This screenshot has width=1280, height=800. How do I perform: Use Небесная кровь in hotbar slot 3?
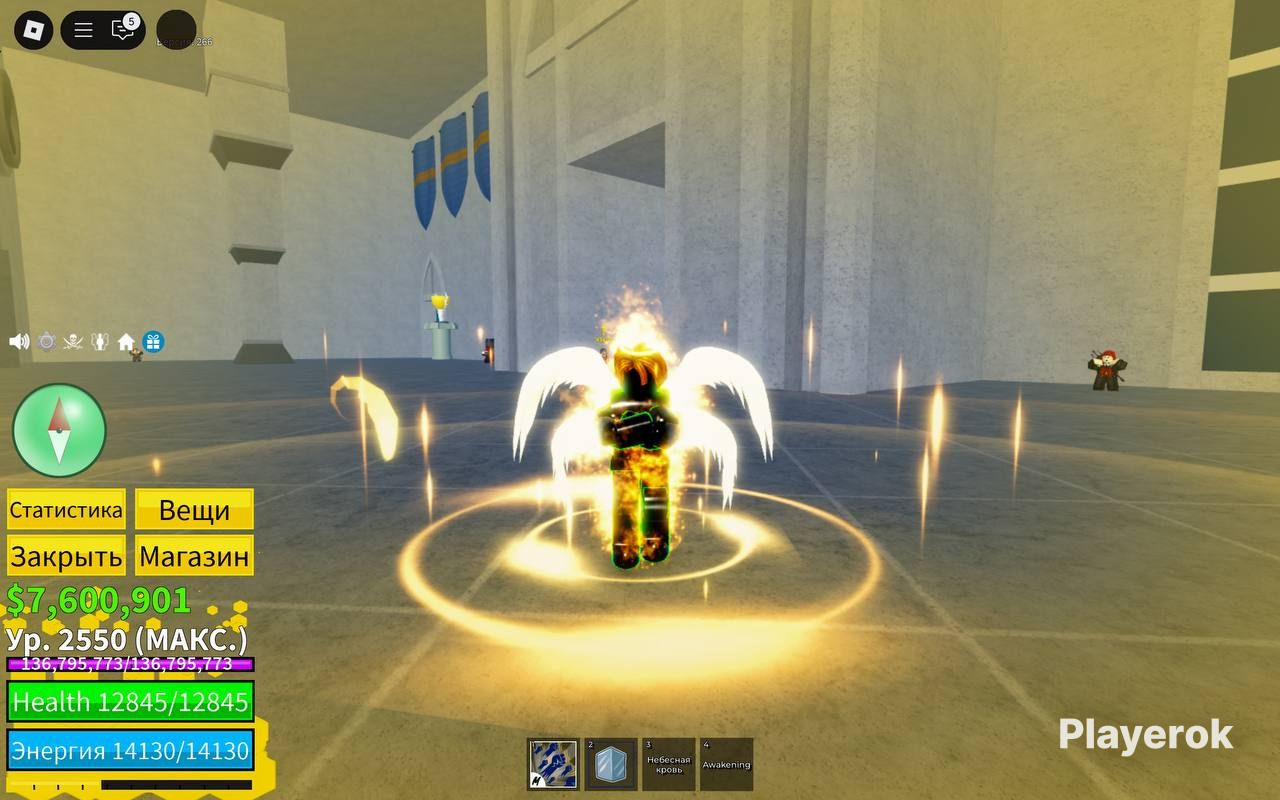669,763
